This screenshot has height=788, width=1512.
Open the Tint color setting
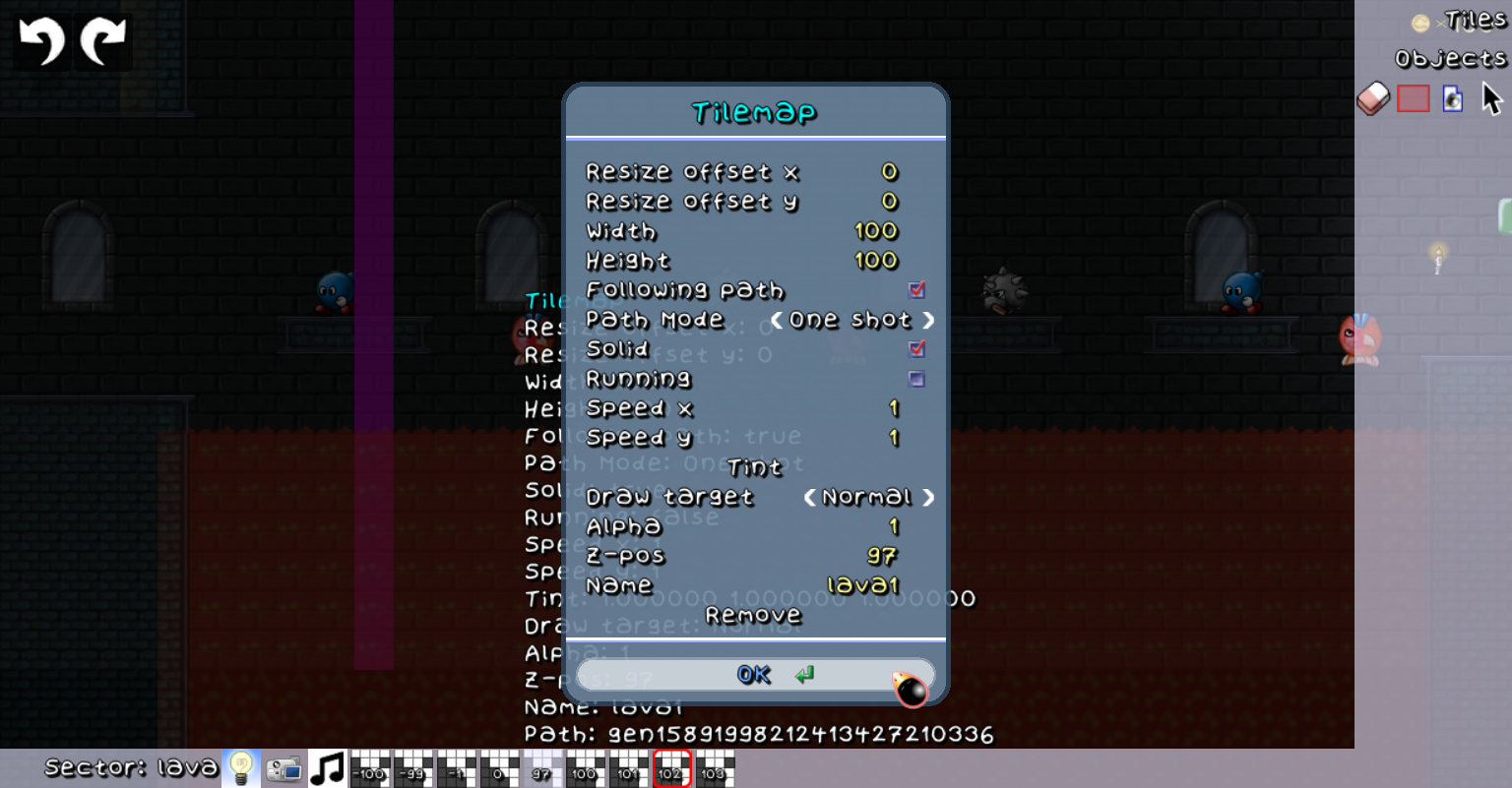[754, 468]
